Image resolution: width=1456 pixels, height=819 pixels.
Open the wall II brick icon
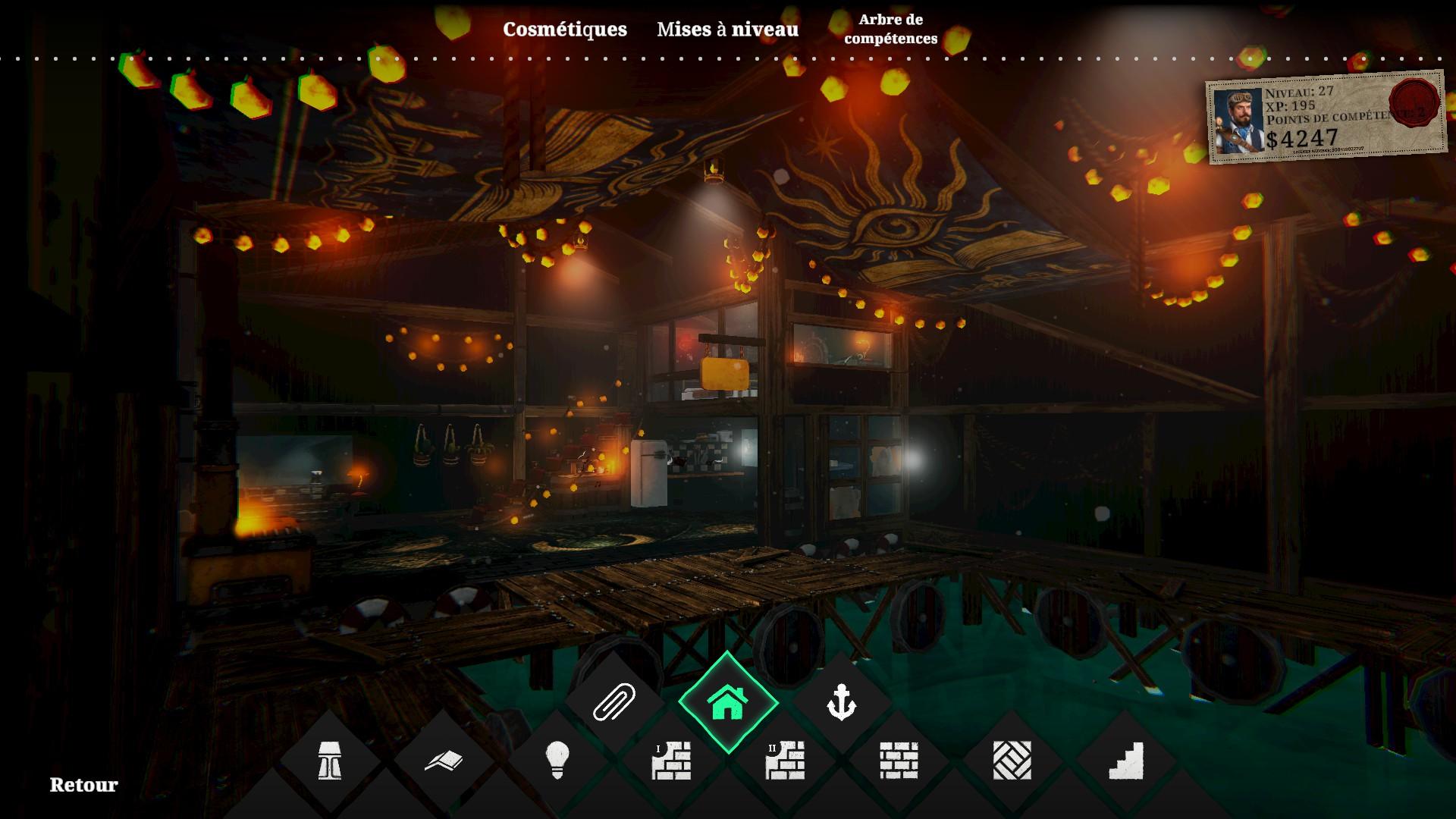click(x=785, y=760)
